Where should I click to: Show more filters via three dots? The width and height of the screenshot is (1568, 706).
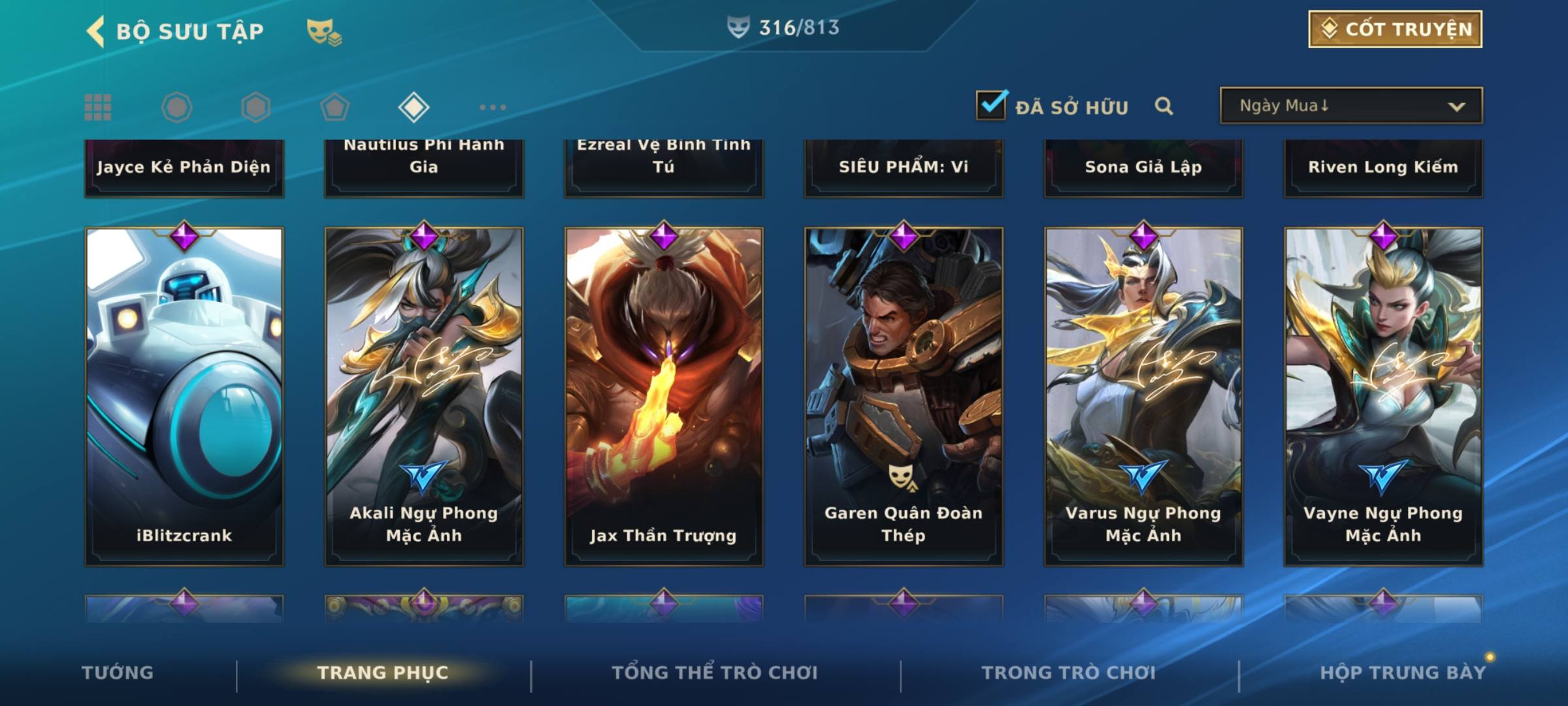point(493,107)
